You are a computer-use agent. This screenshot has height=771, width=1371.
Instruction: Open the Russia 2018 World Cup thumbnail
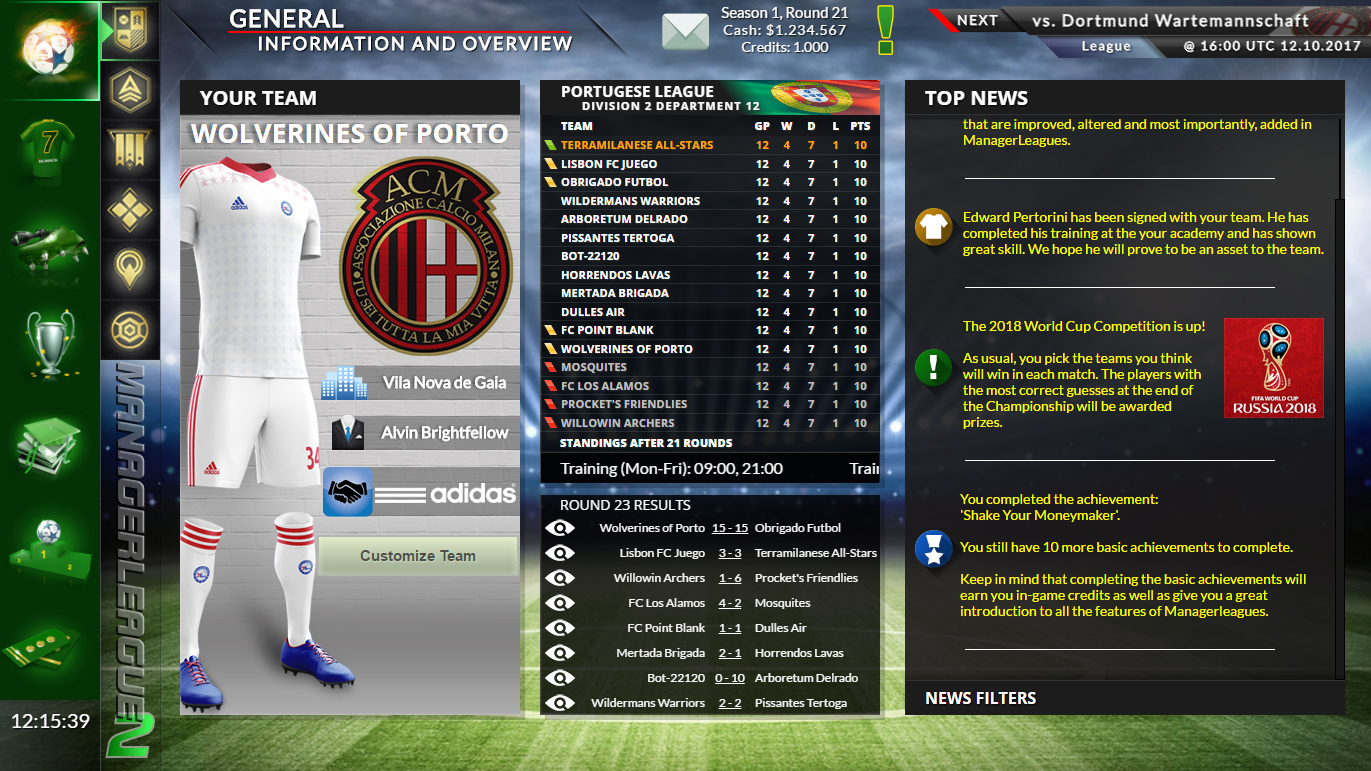(1273, 367)
